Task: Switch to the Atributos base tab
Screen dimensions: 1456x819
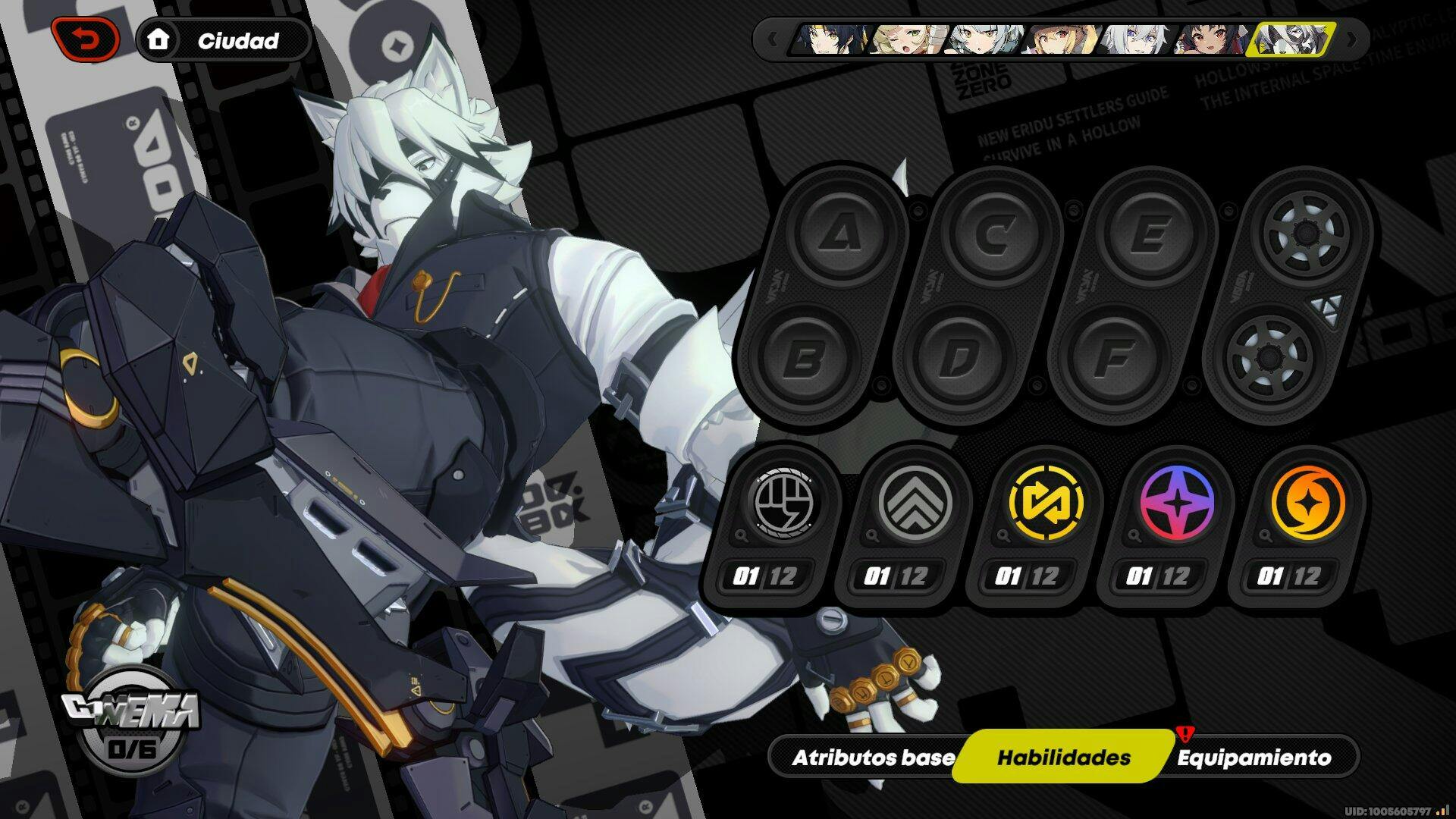Action: [873, 758]
